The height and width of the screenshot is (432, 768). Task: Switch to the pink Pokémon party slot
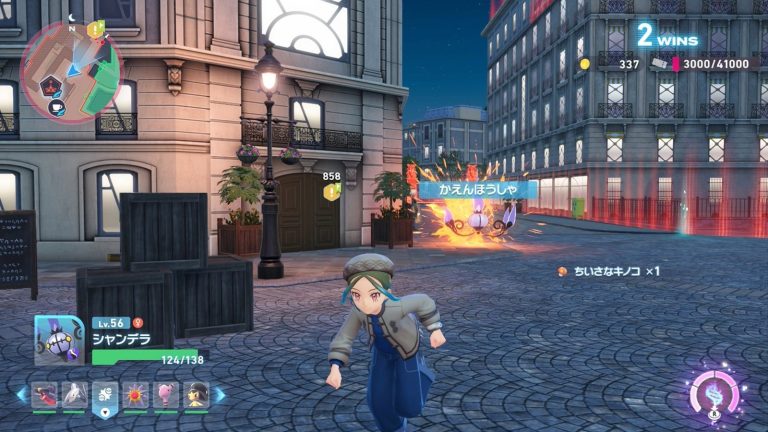166,396
